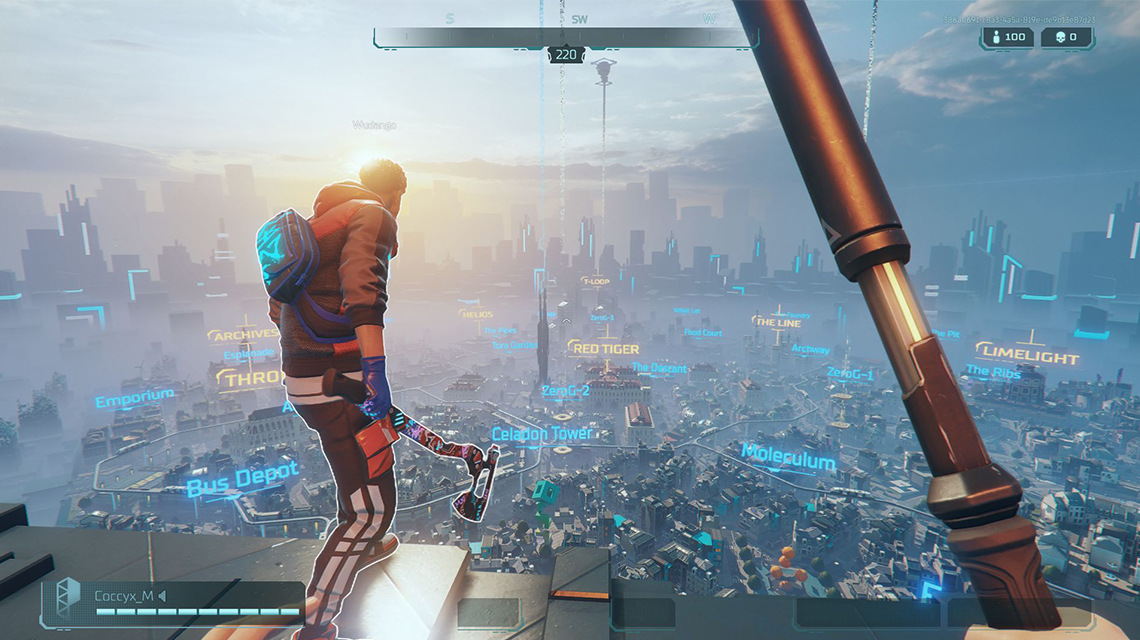Pick the Moleculum district marker
The width and height of the screenshot is (1140, 640).
click(x=788, y=458)
